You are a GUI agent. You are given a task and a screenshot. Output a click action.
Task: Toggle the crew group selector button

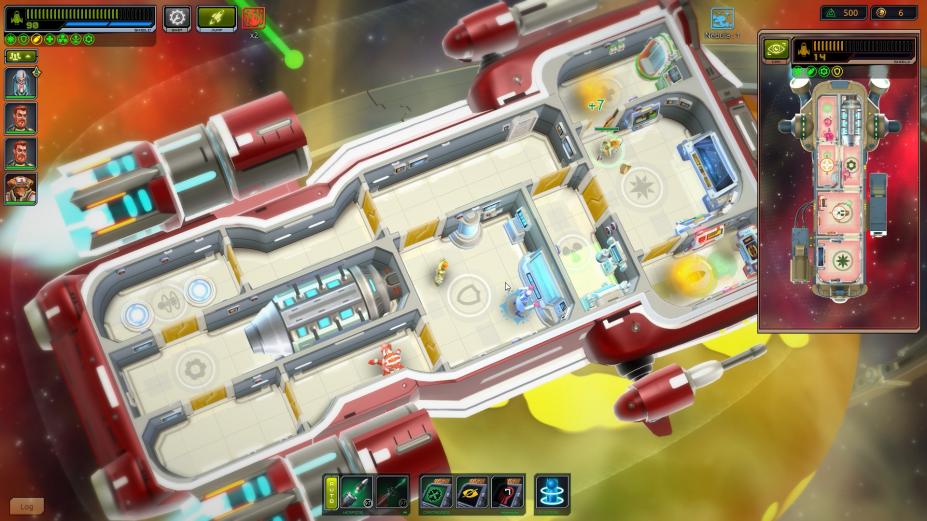coord(19,57)
